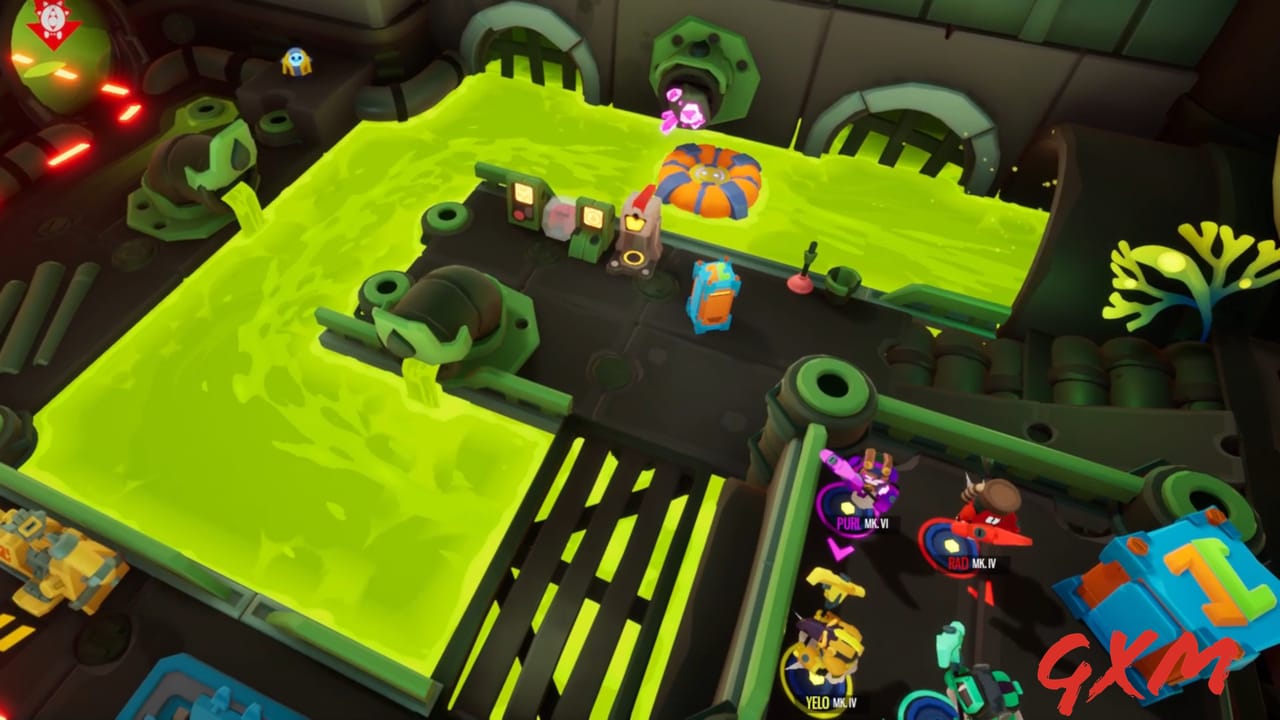Toggle the glowing ring at the tower base
This screenshot has width=1280, height=720.
[634, 259]
